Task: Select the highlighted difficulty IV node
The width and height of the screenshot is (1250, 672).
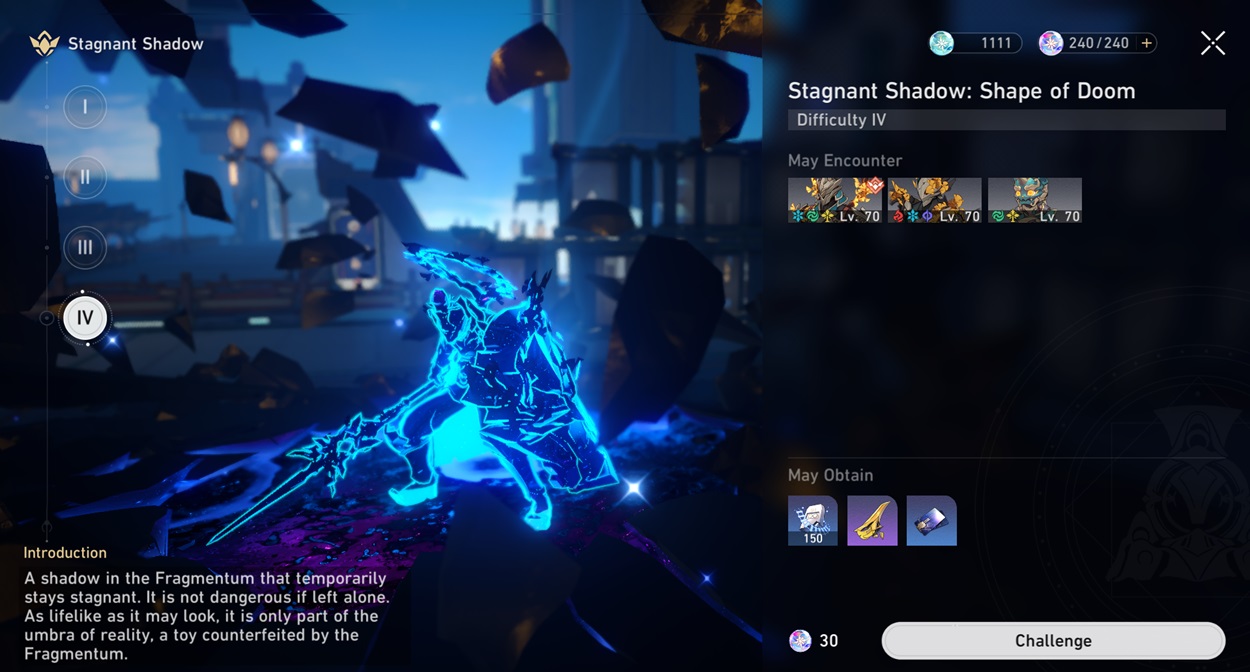Action: 85,319
